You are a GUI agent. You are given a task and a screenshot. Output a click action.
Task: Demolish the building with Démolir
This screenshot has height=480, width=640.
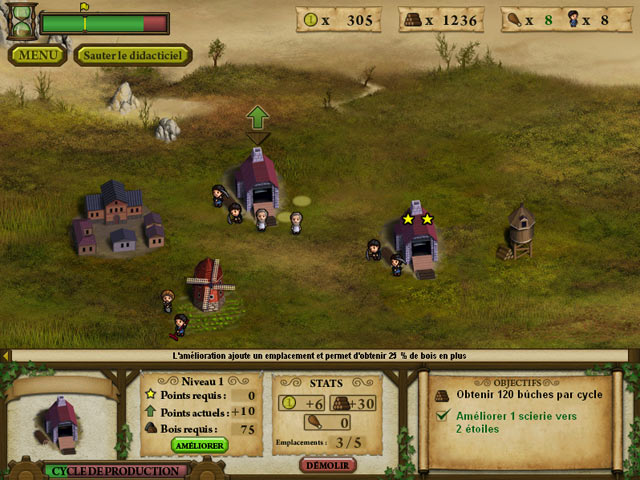[328, 465]
